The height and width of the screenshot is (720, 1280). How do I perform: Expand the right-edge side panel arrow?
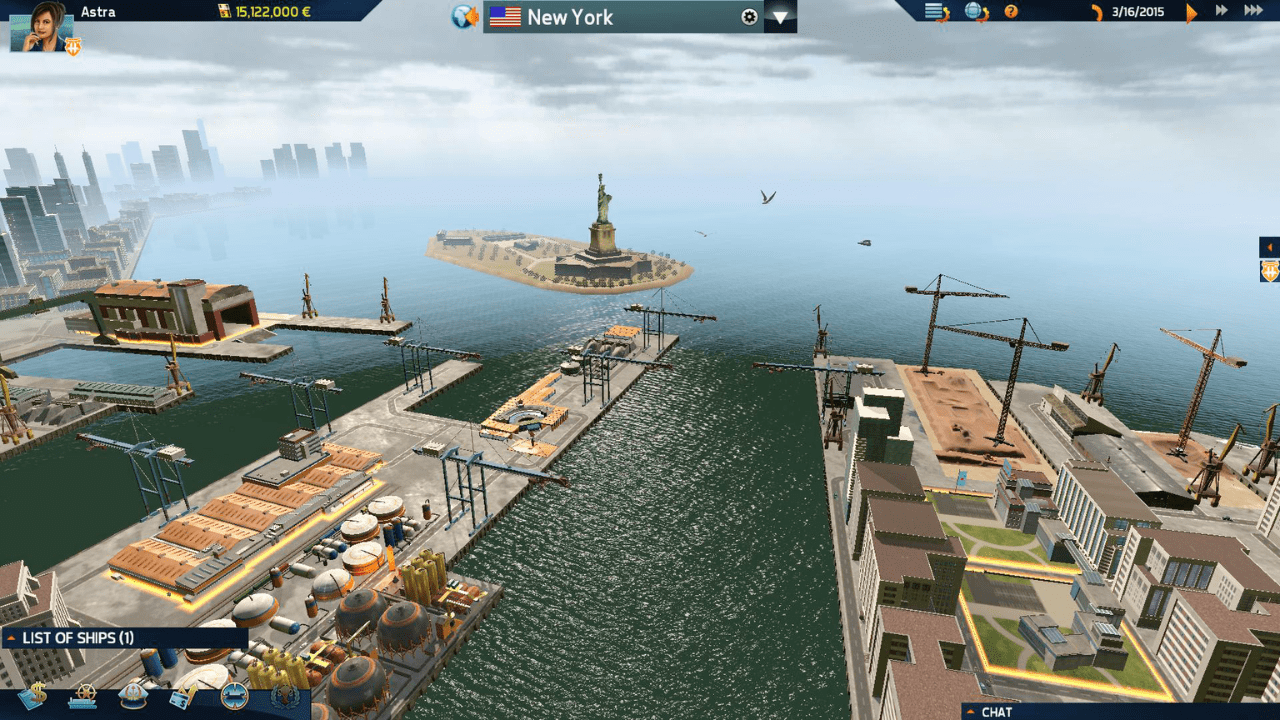click(x=1270, y=247)
